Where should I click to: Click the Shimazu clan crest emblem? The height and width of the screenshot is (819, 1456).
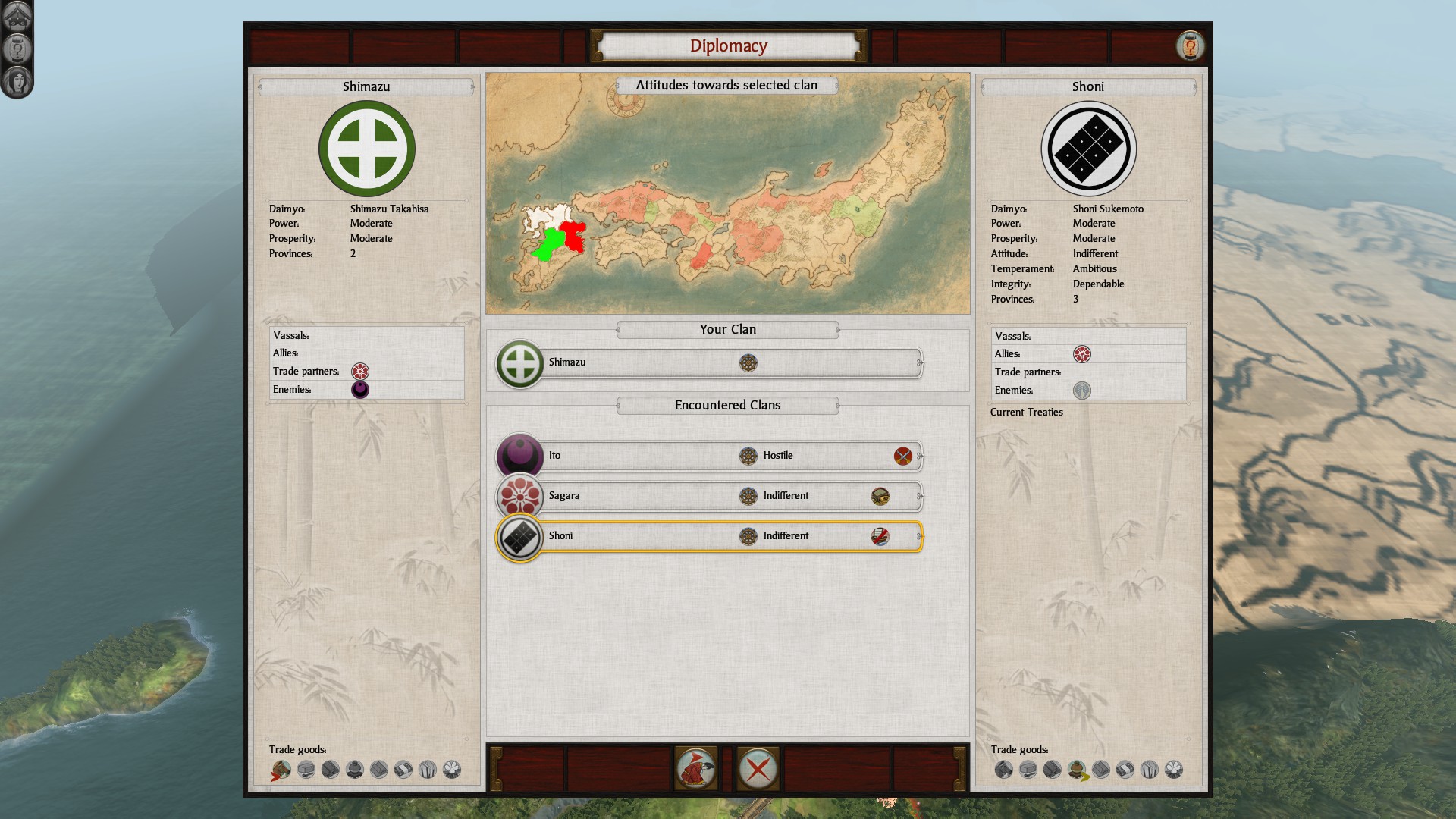point(367,149)
